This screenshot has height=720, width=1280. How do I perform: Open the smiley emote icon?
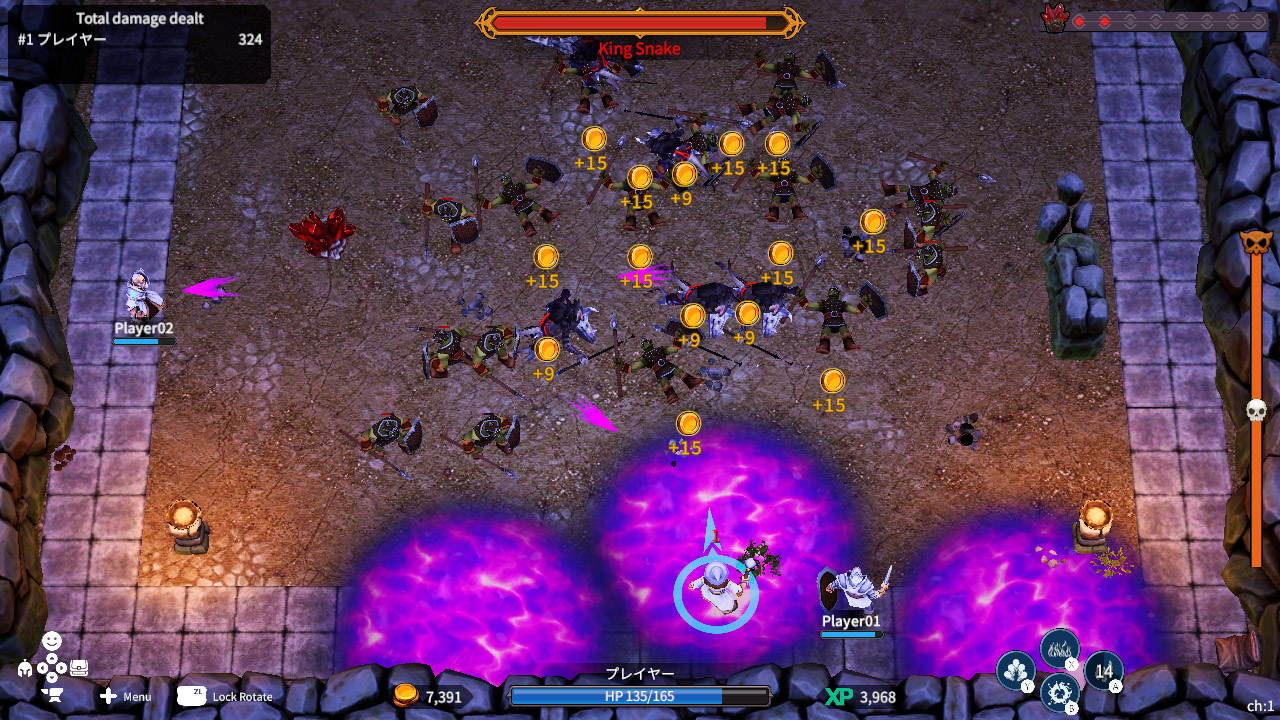[x=52, y=640]
